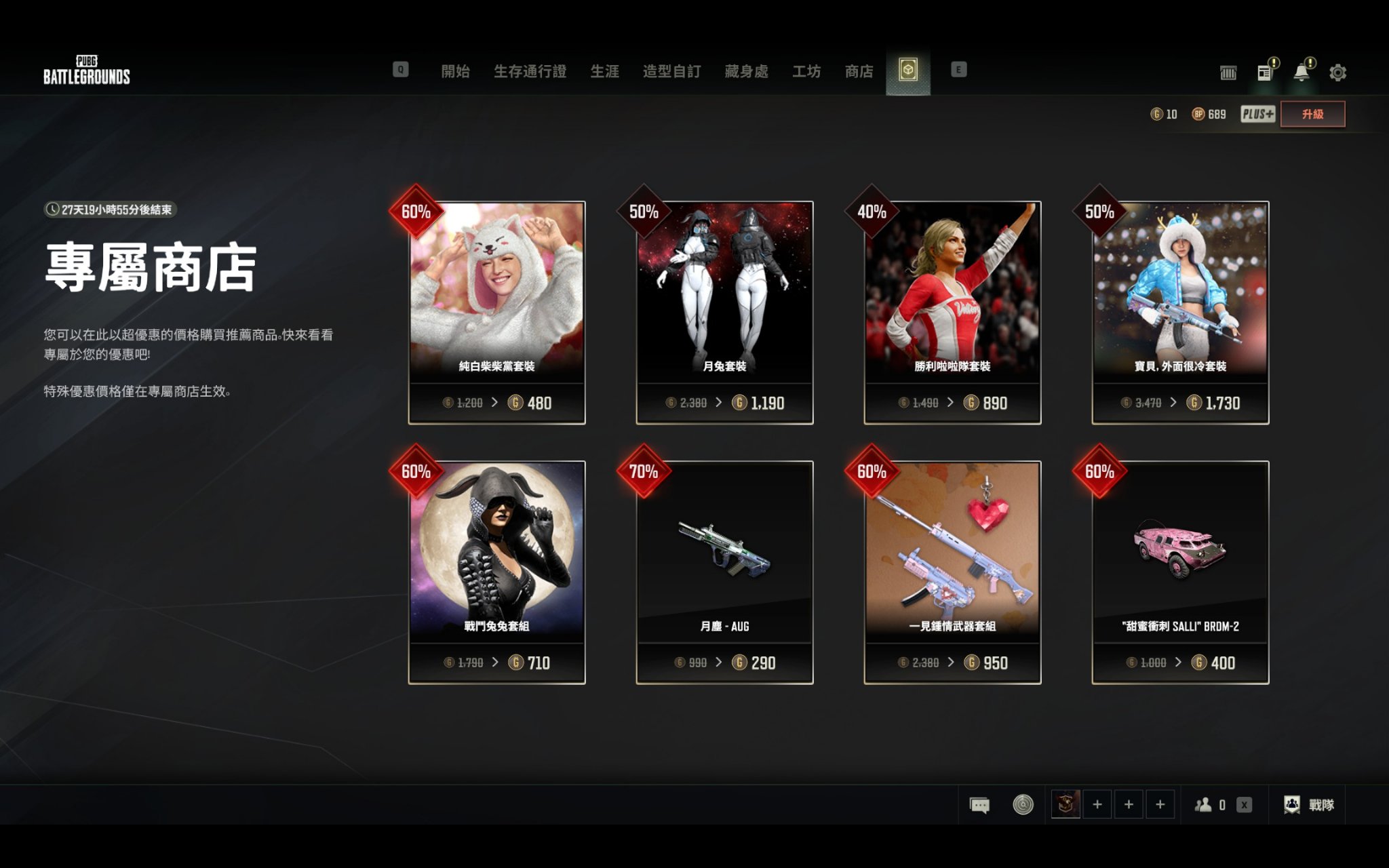The width and height of the screenshot is (1389, 868).
Task: Select the 造型自訂 navigation item
Action: [671, 71]
